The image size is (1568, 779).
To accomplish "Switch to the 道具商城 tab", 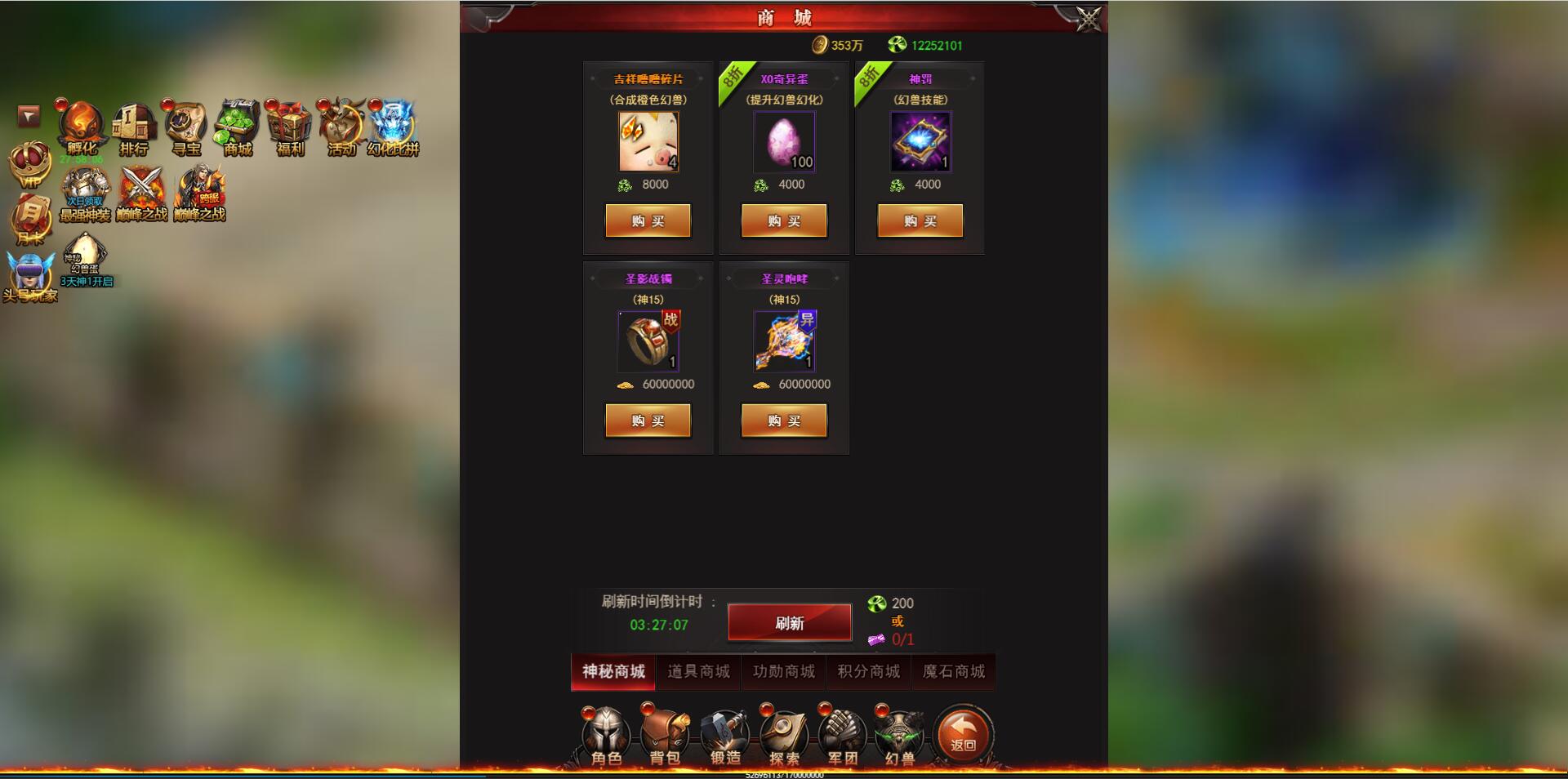I will [698, 672].
